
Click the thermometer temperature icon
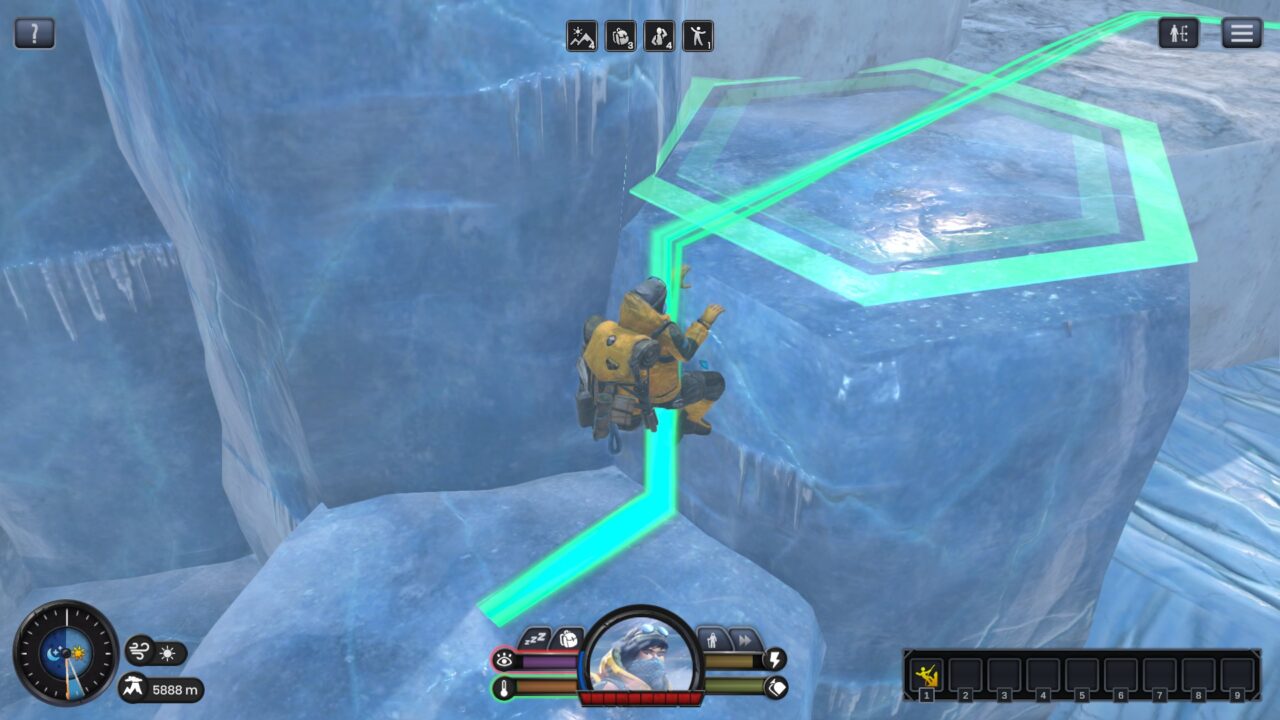503,687
